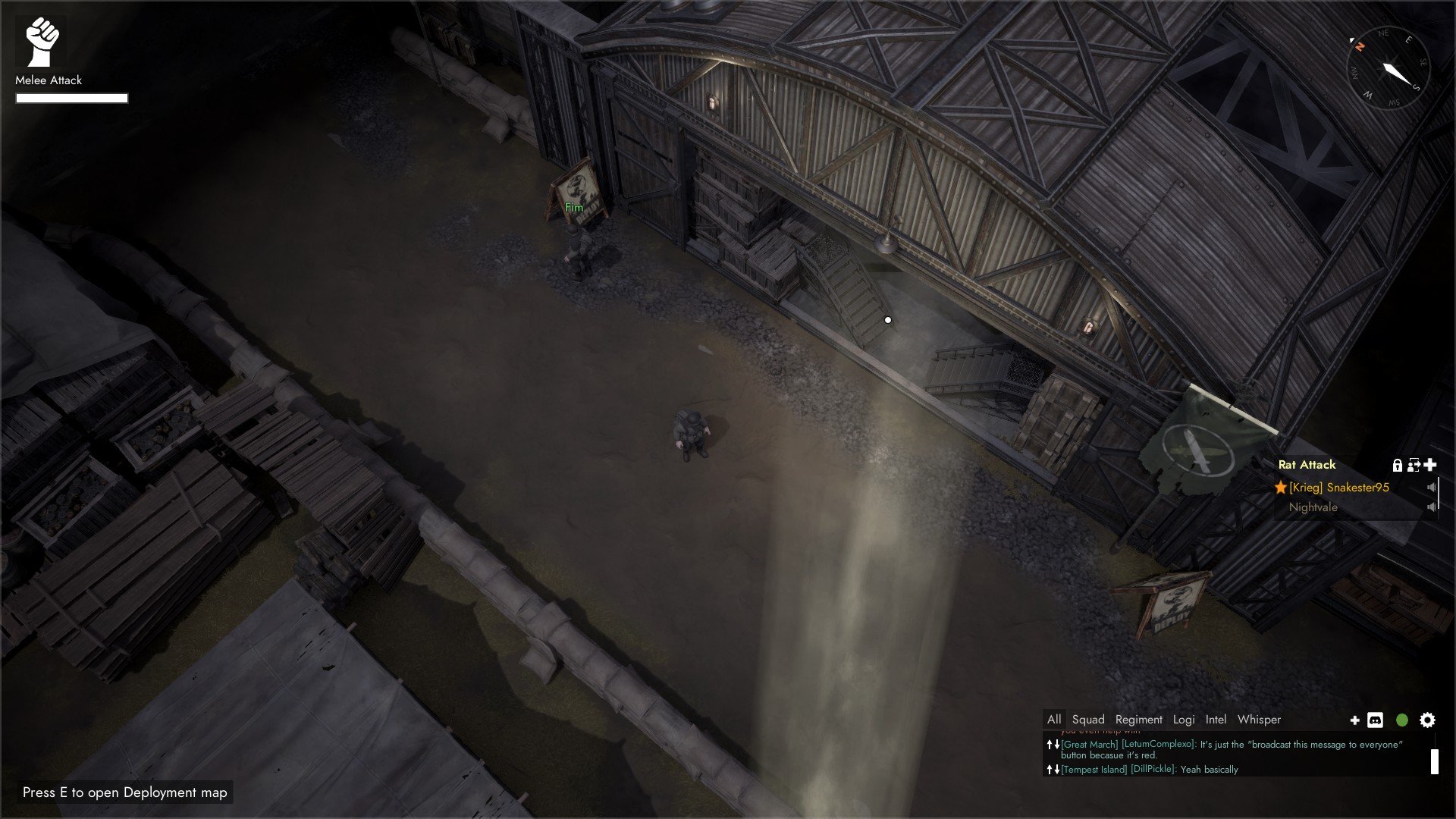Upvote DillPickle's chat message
The image size is (1456, 819).
tap(1050, 769)
